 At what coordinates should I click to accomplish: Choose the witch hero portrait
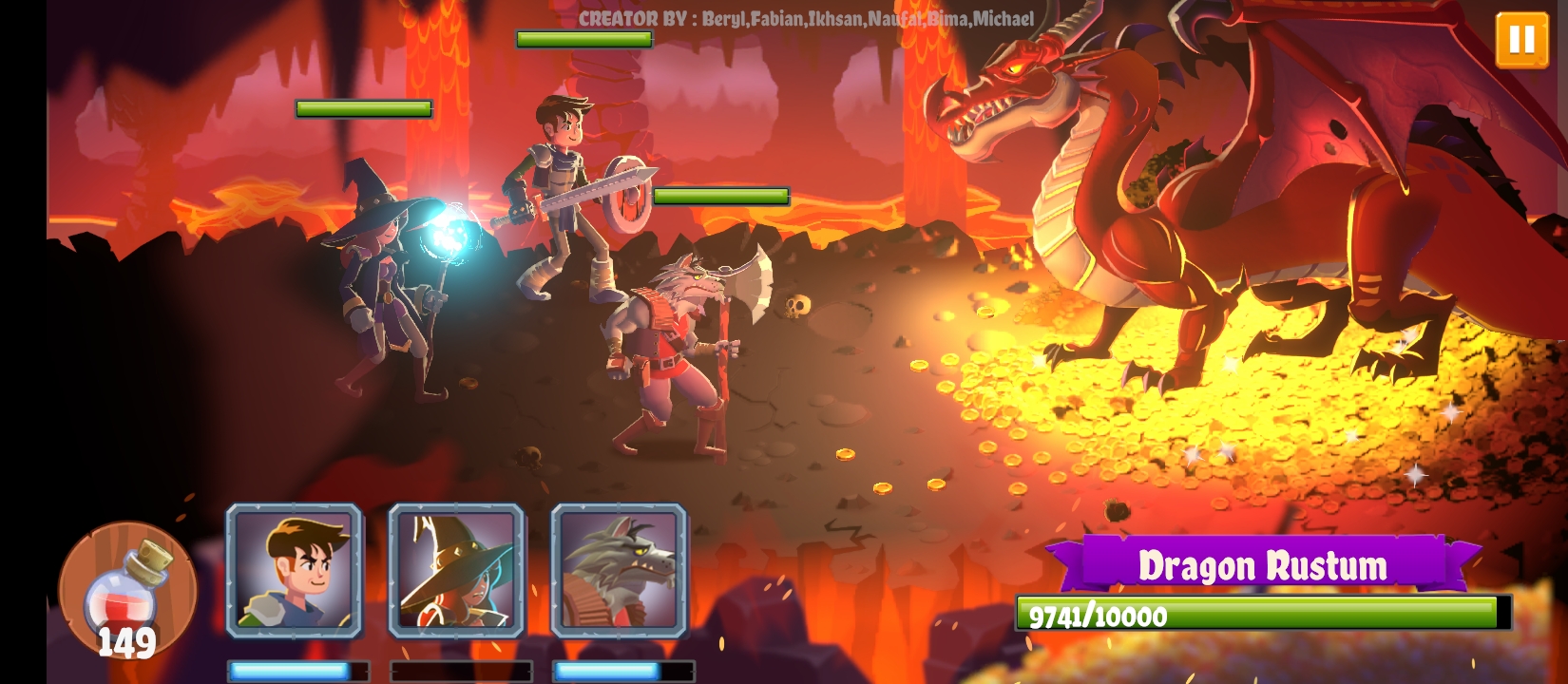(456, 570)
